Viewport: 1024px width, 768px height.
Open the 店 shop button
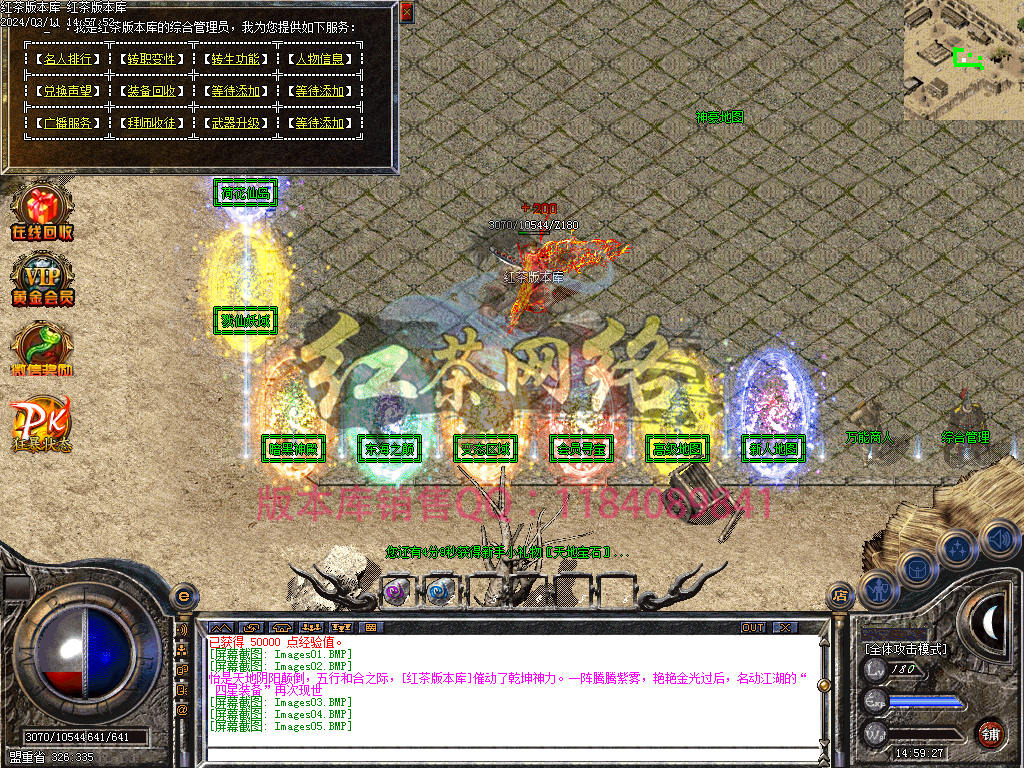pyautogui.click(x=839, y=597)
